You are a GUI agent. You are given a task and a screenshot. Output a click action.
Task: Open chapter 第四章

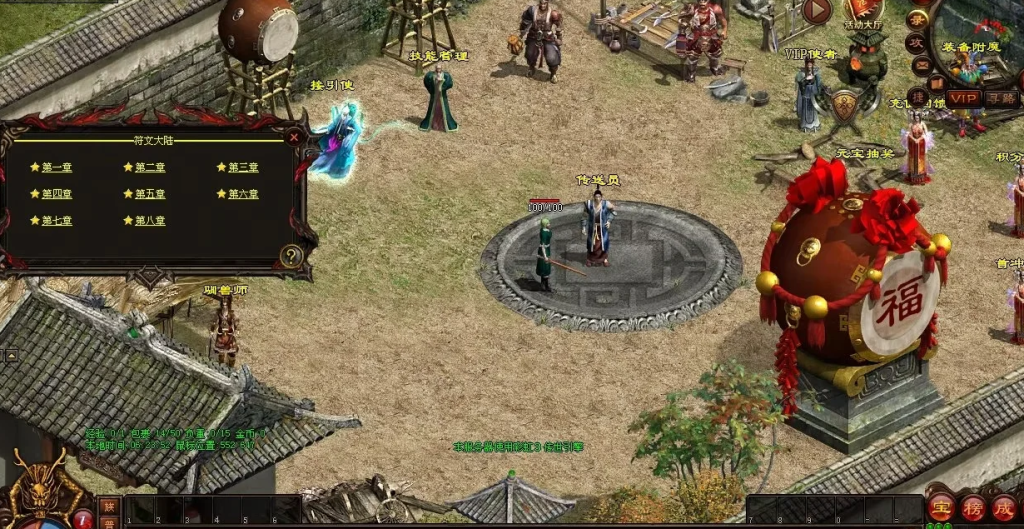(x=56, y=194)
